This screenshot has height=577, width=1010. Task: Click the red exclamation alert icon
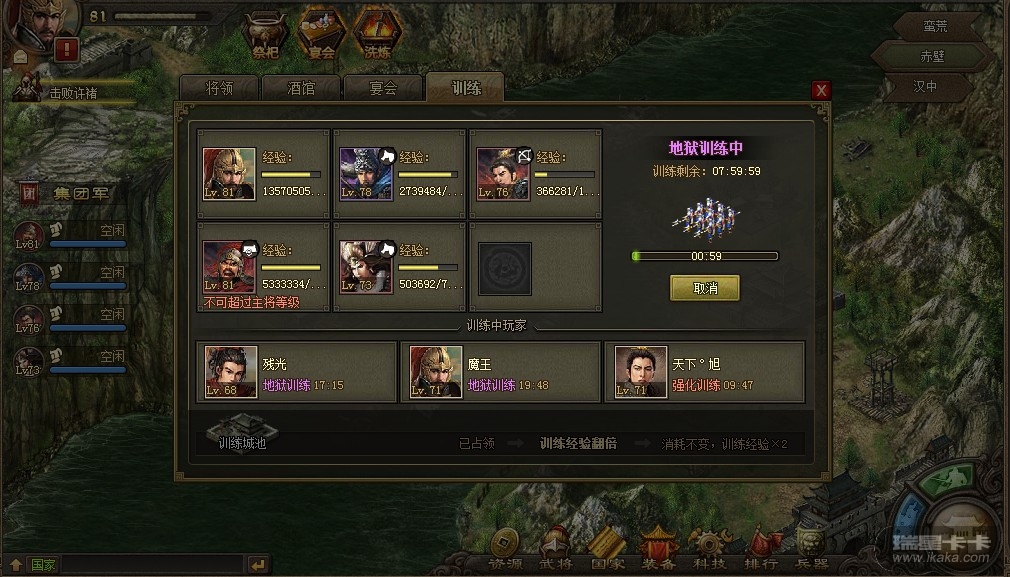click(x=67, y=48)
